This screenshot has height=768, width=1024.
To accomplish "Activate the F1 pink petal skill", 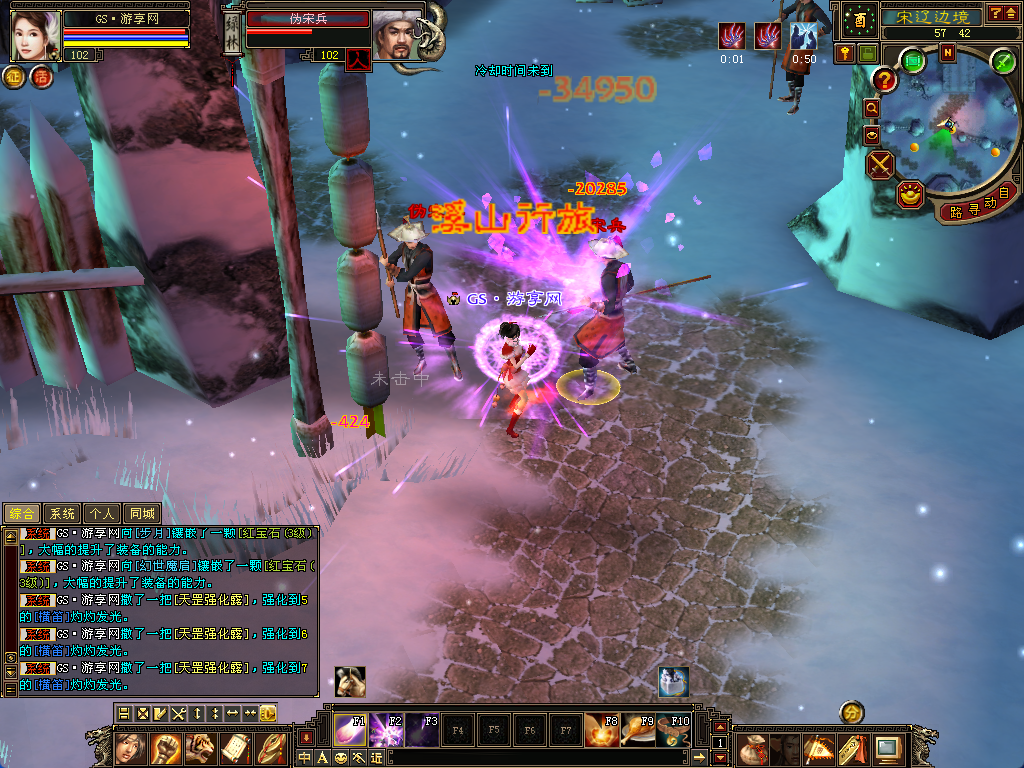I will tap(351, 730).
